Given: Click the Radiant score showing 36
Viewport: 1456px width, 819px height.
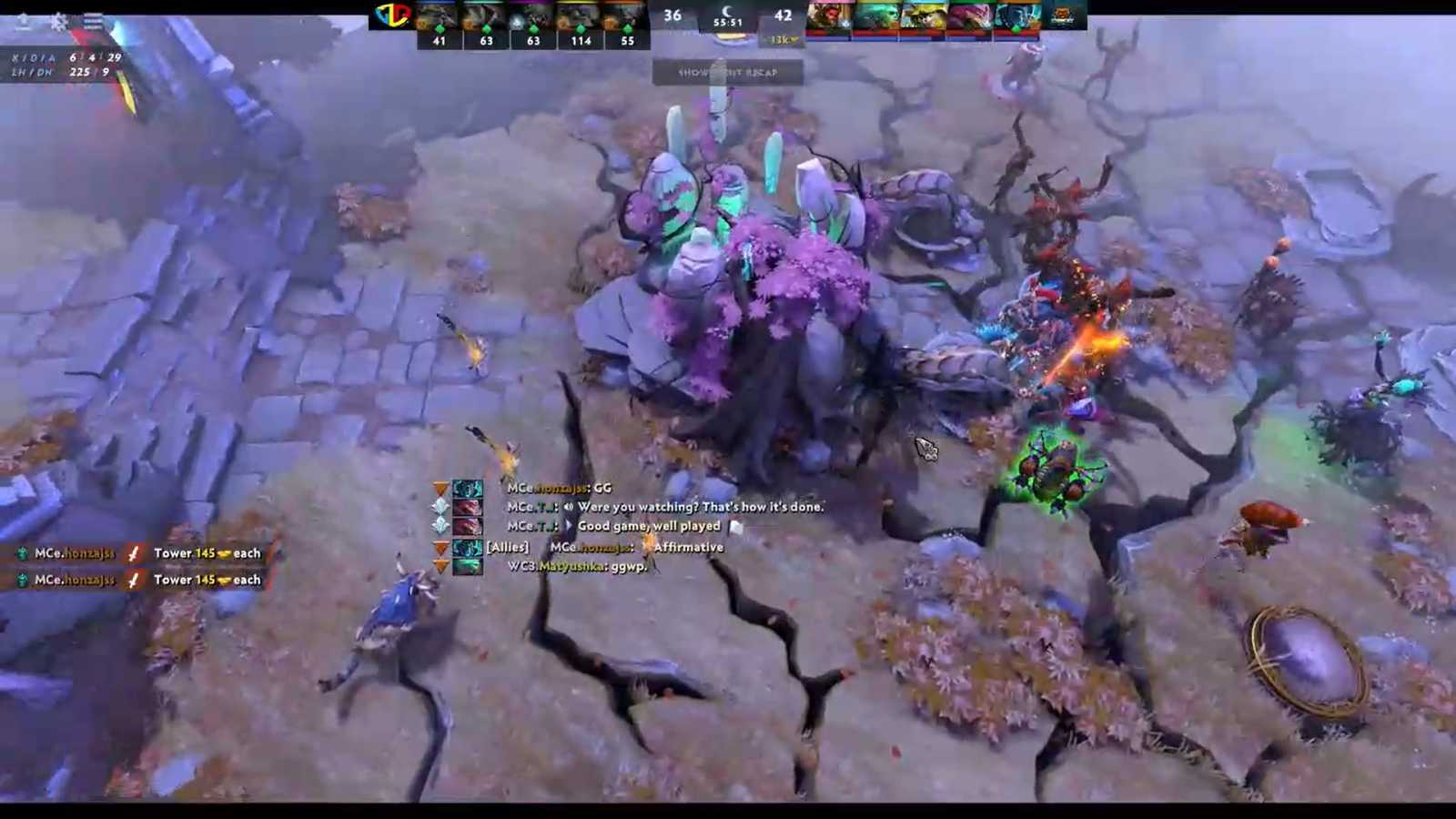Looking at the screenshot, I should [x=673, y=15].
